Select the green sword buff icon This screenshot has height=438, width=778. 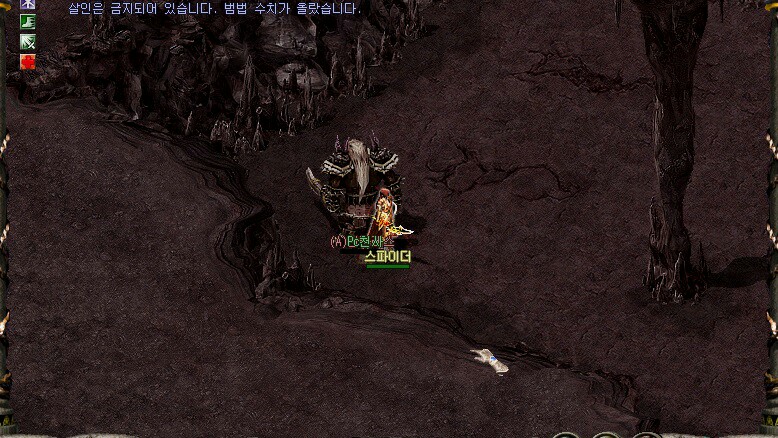pos(28,41)
